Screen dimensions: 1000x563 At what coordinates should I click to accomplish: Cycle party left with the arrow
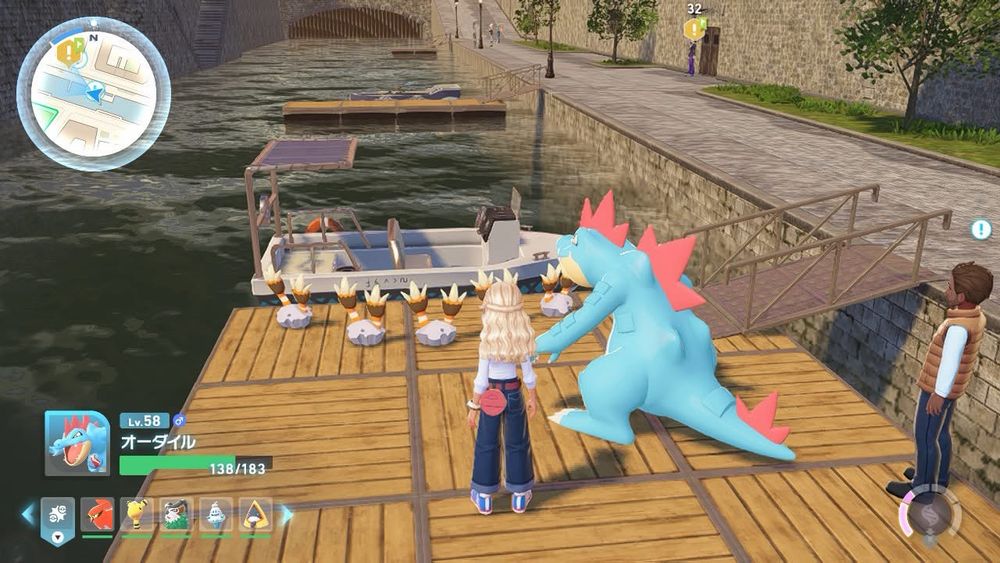(27, 514)
